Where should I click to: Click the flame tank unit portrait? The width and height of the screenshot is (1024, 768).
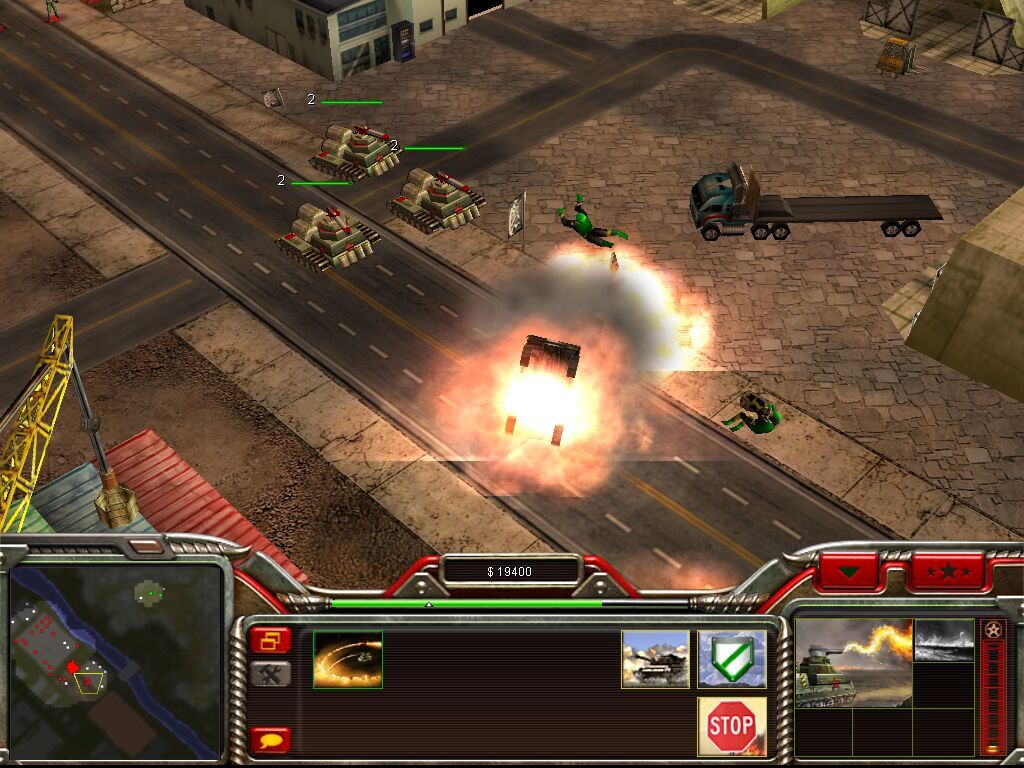click(x=853, y=662)
